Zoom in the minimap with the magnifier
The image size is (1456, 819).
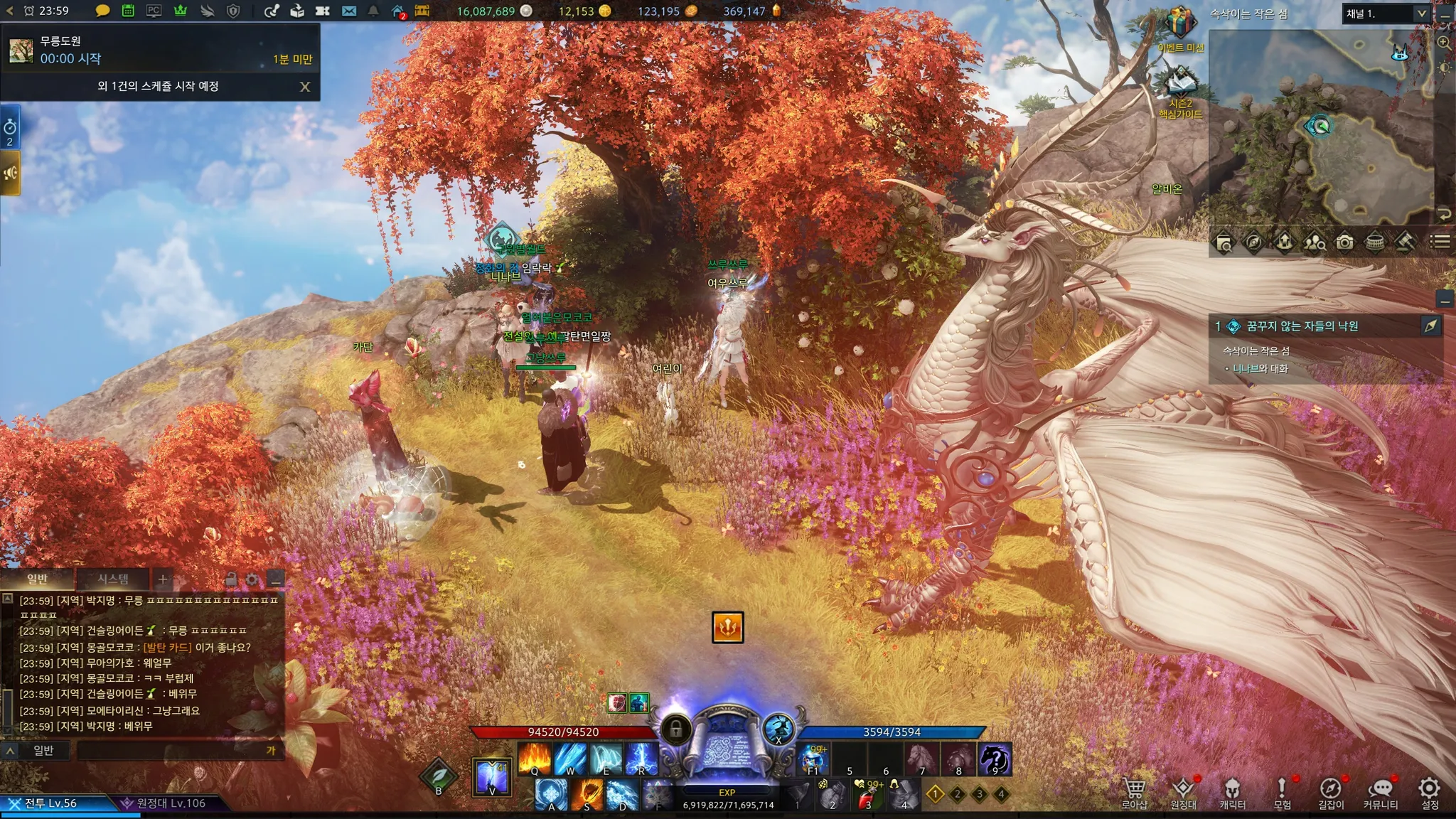pos(1444,43)
